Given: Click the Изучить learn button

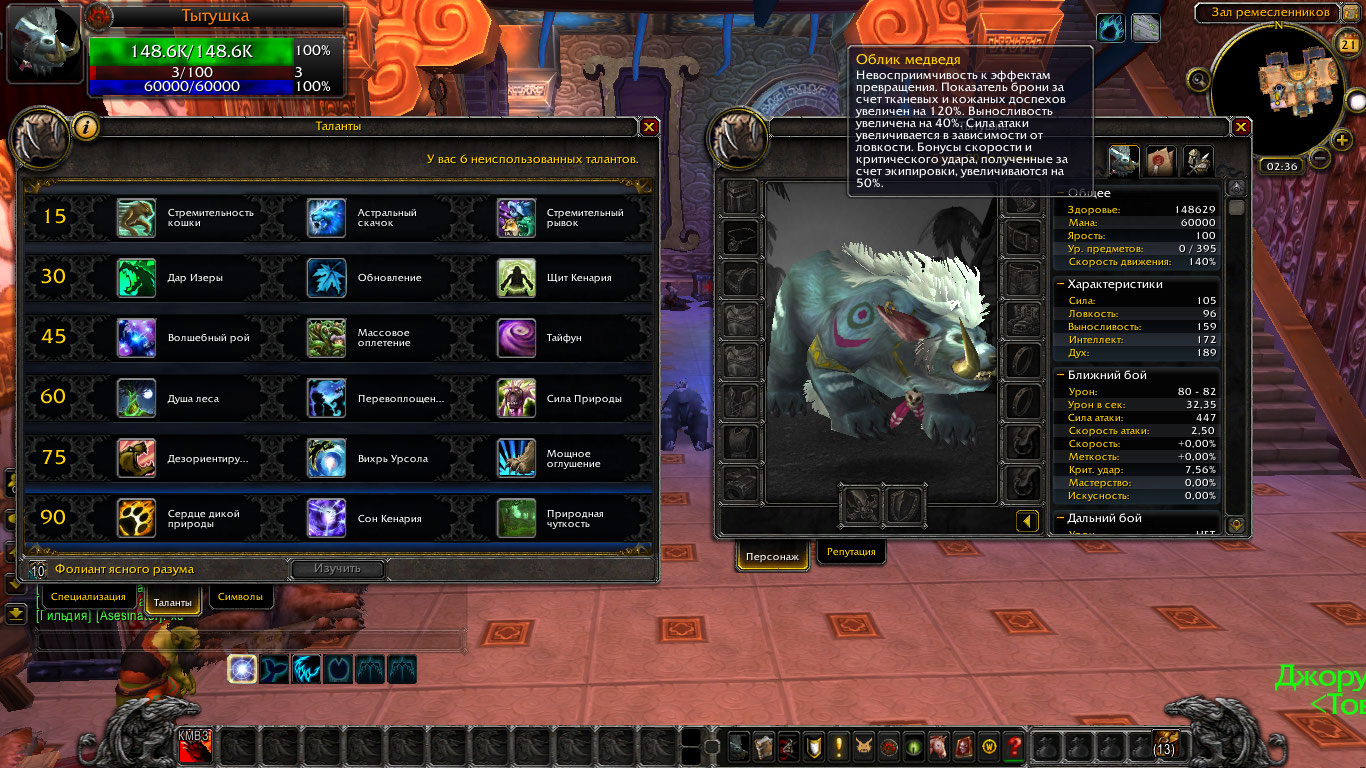Looking at the screenshot, I should 337,569.
